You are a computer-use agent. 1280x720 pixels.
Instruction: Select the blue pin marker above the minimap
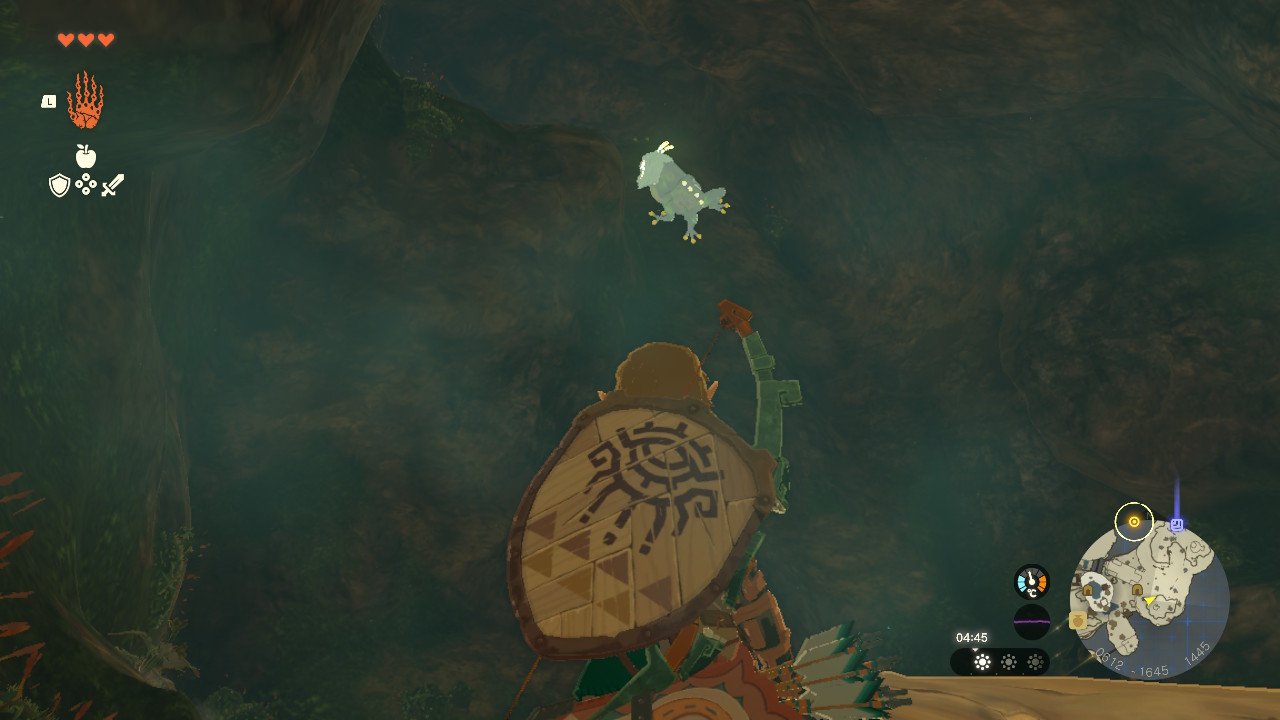pyautogui.click(x=1177, y=524)
